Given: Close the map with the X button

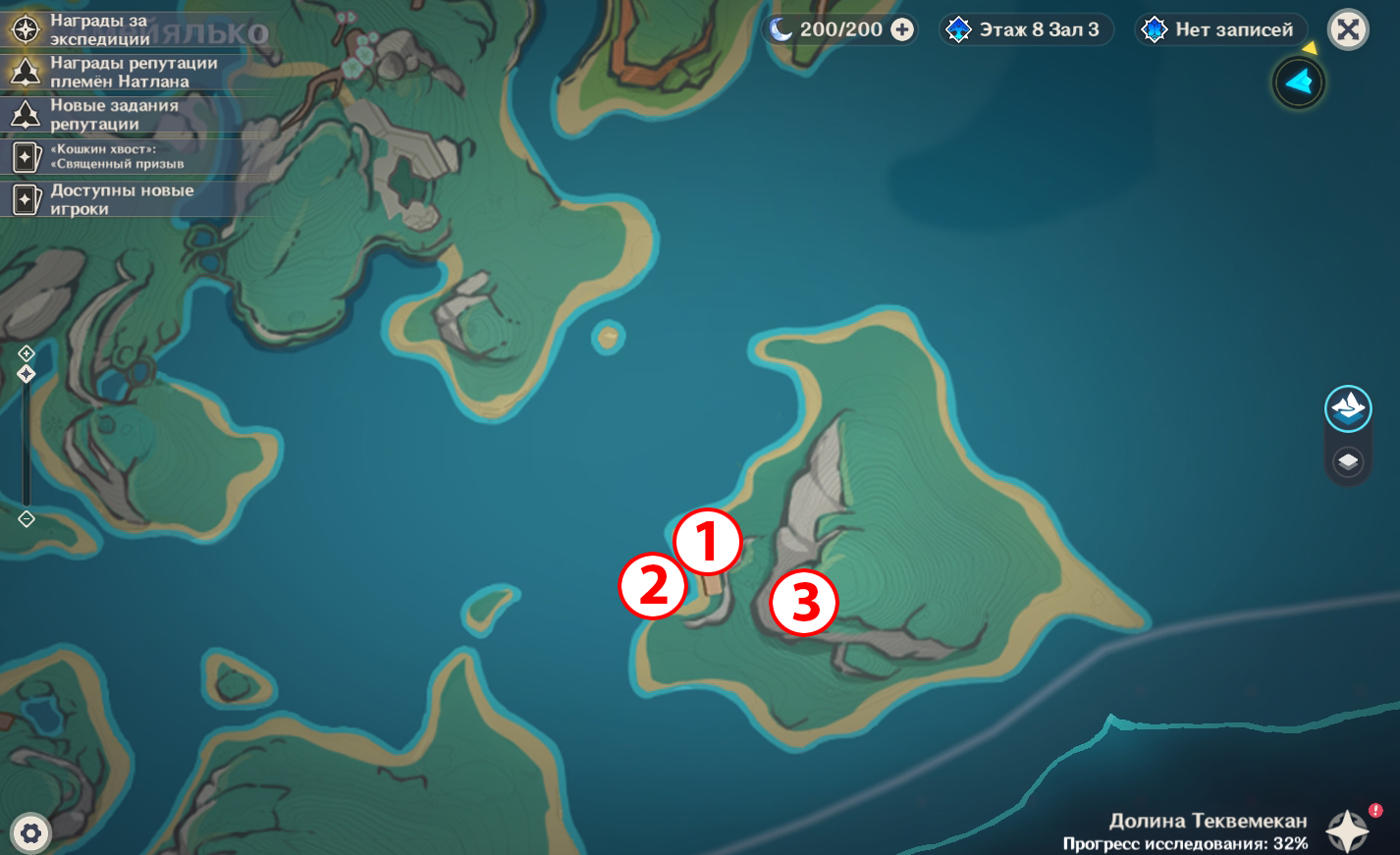Looking at the screenshot, I should 1348,29.
